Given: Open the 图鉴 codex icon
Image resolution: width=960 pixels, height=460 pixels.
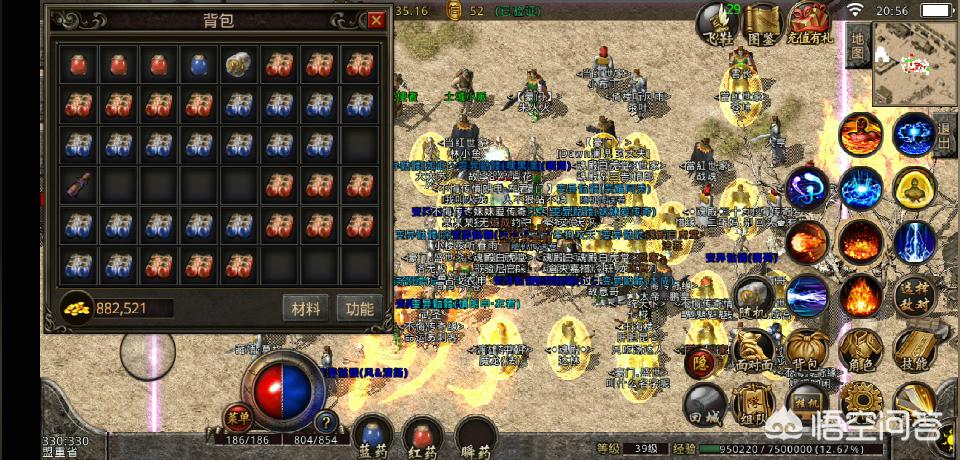Looking at the screenshot, I should click(x=763, y=22).
